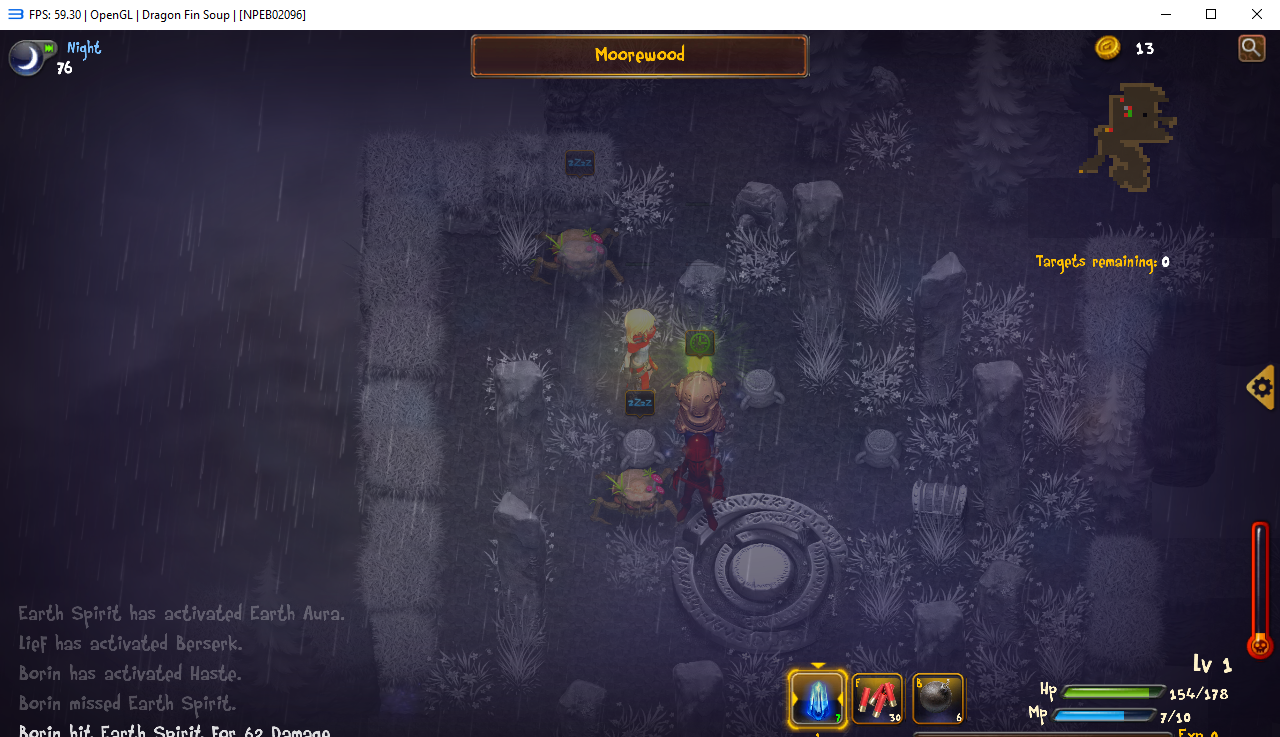Viewport: 1280px width, 737px height.
Task: Click the crescent moon night clock
Action: point(27,58)
